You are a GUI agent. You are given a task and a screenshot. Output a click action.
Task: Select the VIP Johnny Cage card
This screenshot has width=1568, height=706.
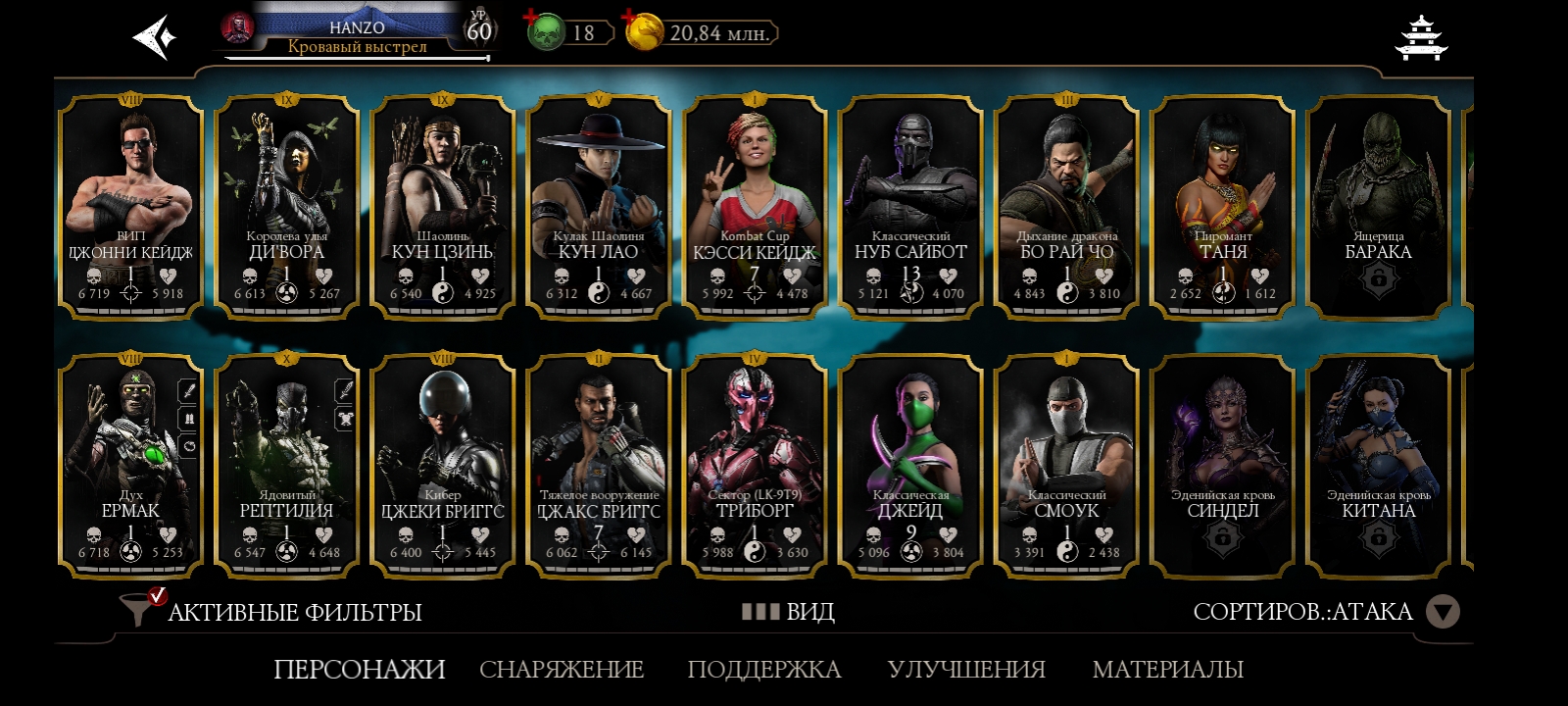pos(130,208)
